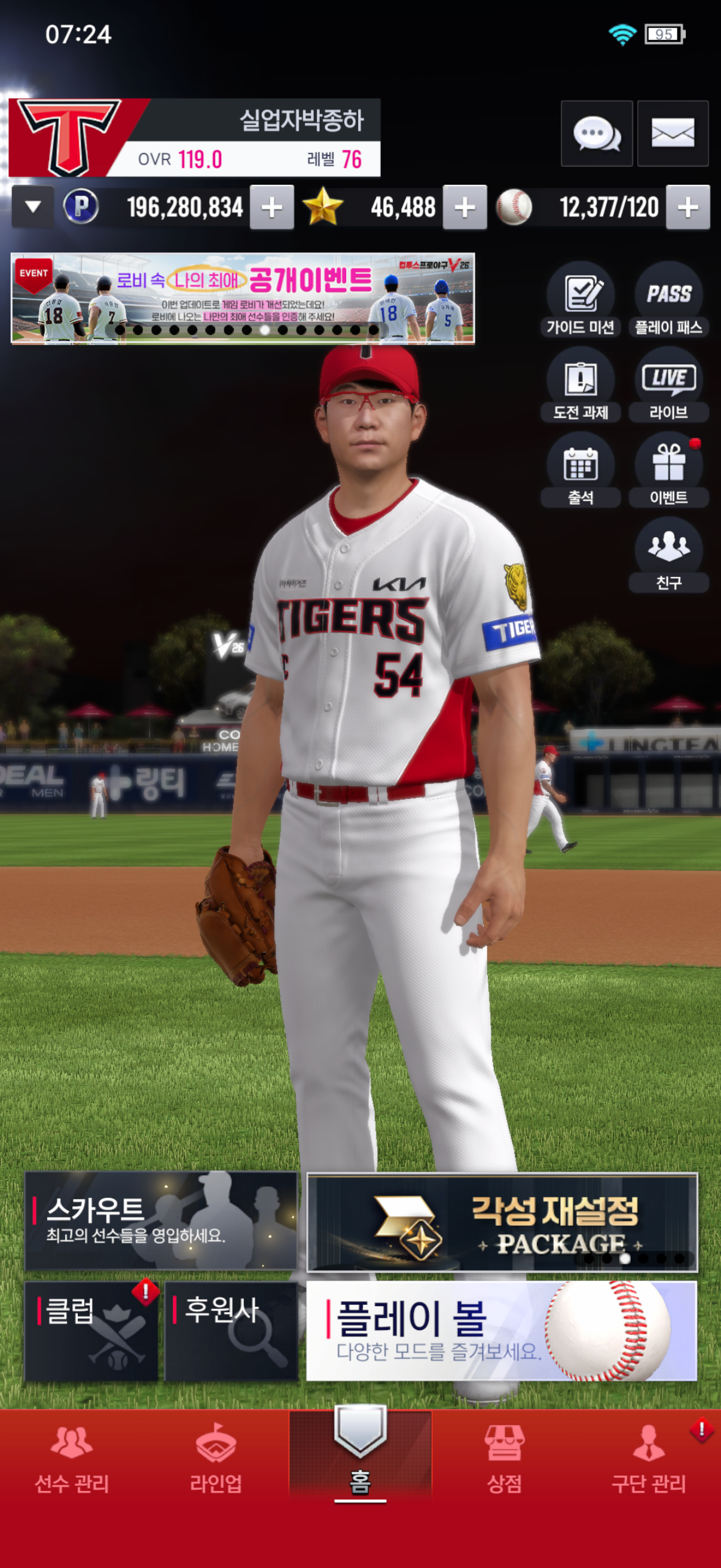721x1568 pixels.
Task: Open the mailbox envelope icon
Action: (x=673, y=133)
